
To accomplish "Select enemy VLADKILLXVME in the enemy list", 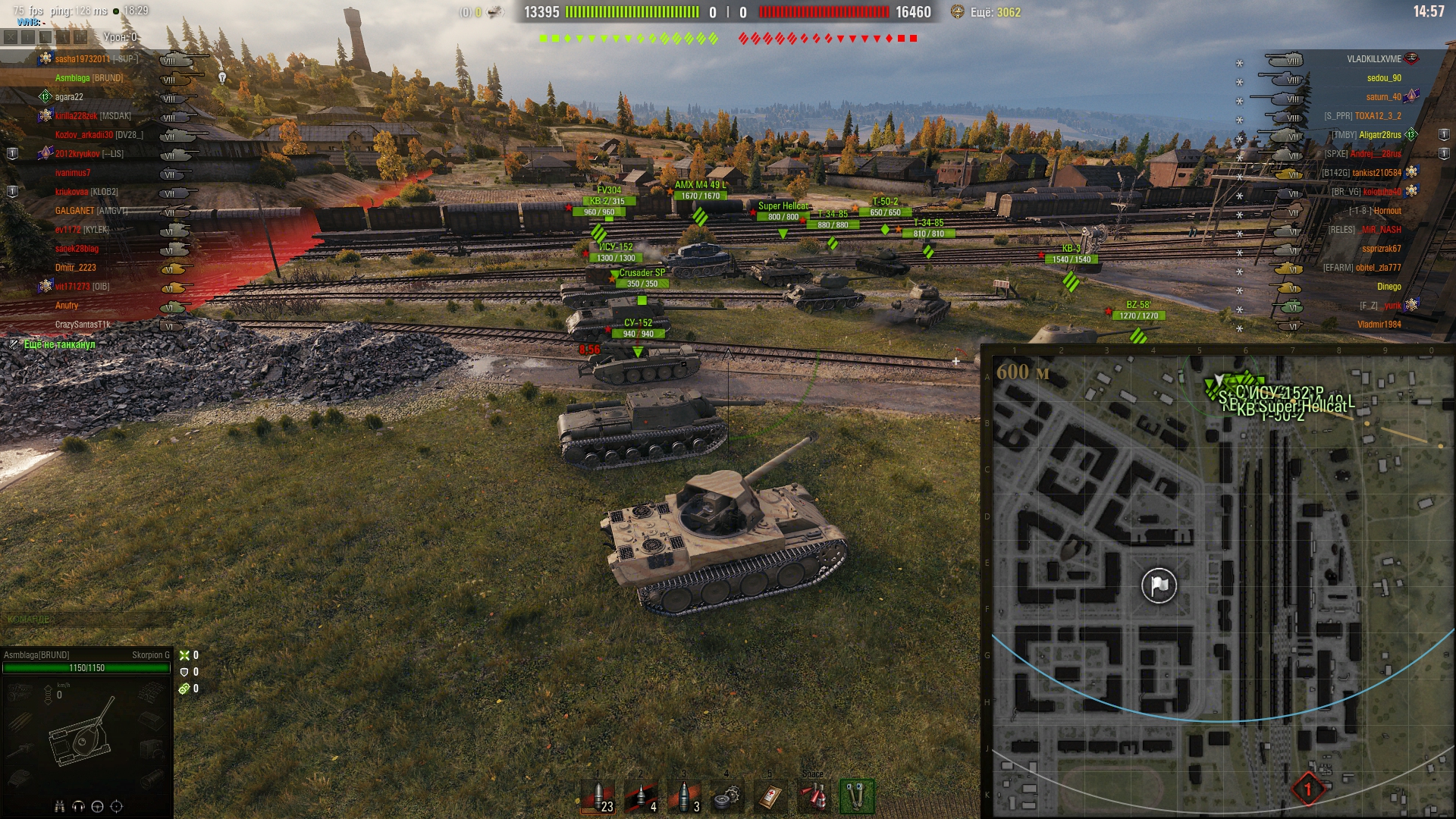I will click(x=1373, y=59).
